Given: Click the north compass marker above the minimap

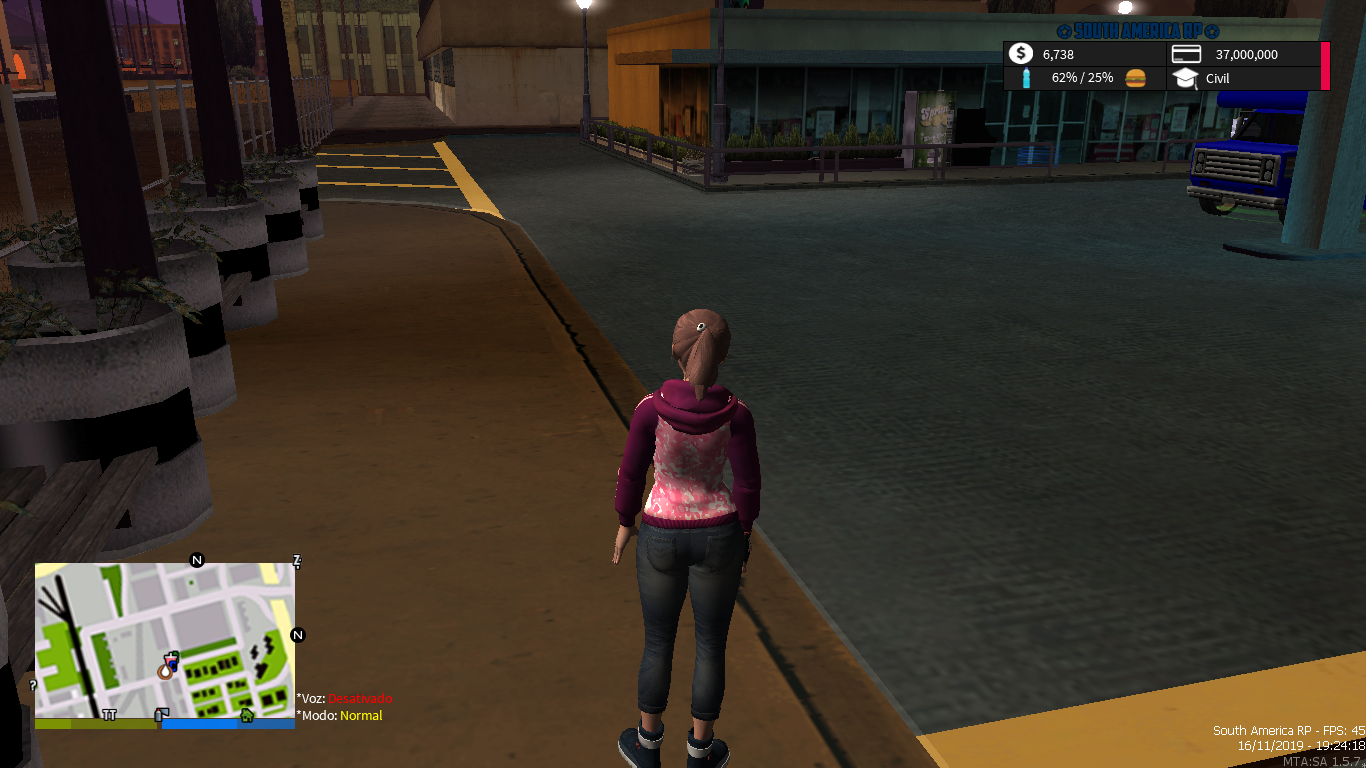Looking at the screenshot, I should (196, 561).
